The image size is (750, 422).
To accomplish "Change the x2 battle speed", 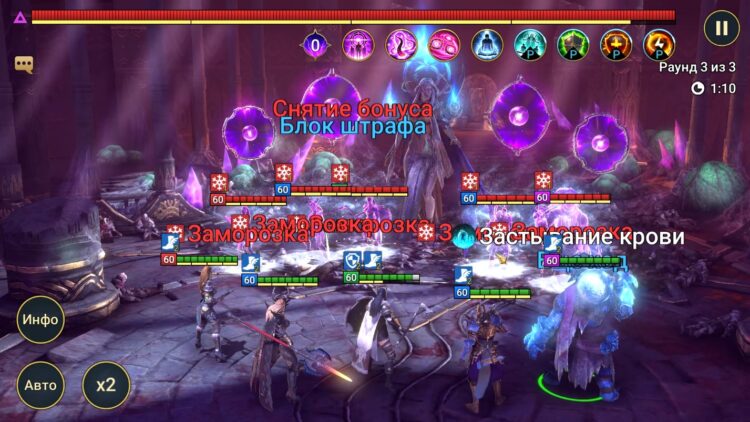I will pyautogui.click(x=106, y=385).
